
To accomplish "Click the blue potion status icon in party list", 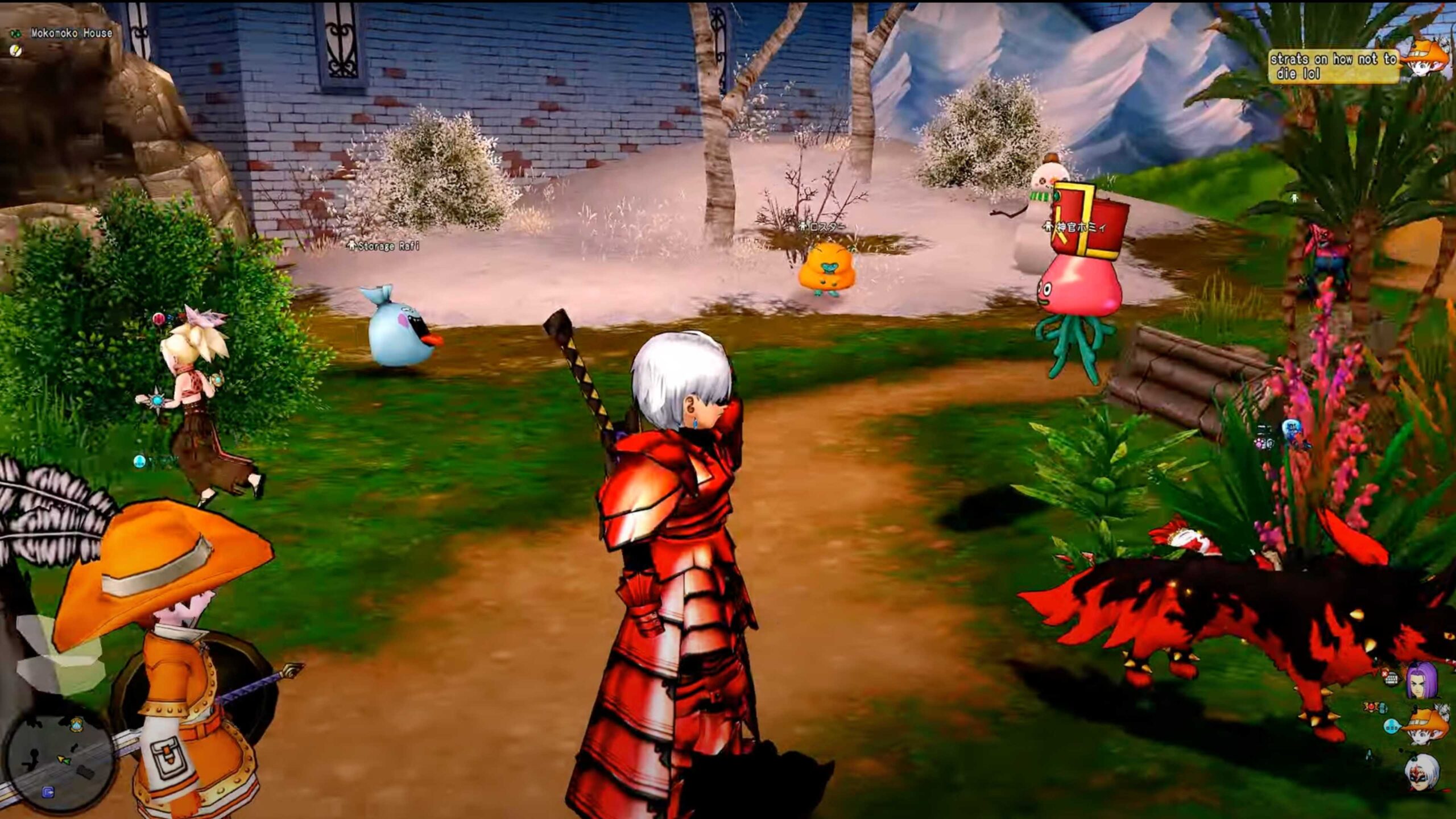I will click(1382, 708).
